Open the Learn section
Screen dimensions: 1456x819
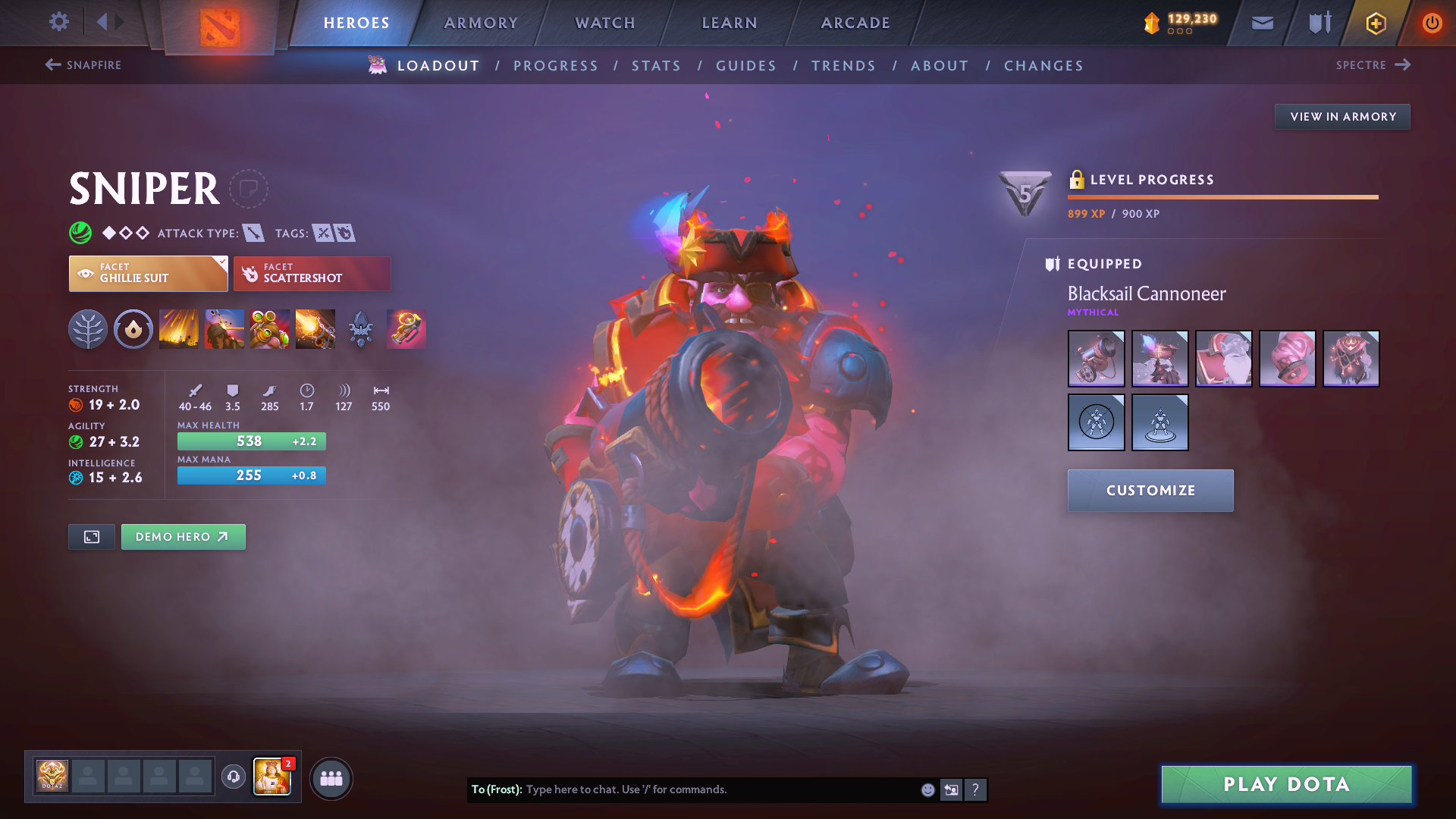click(730, 23)
